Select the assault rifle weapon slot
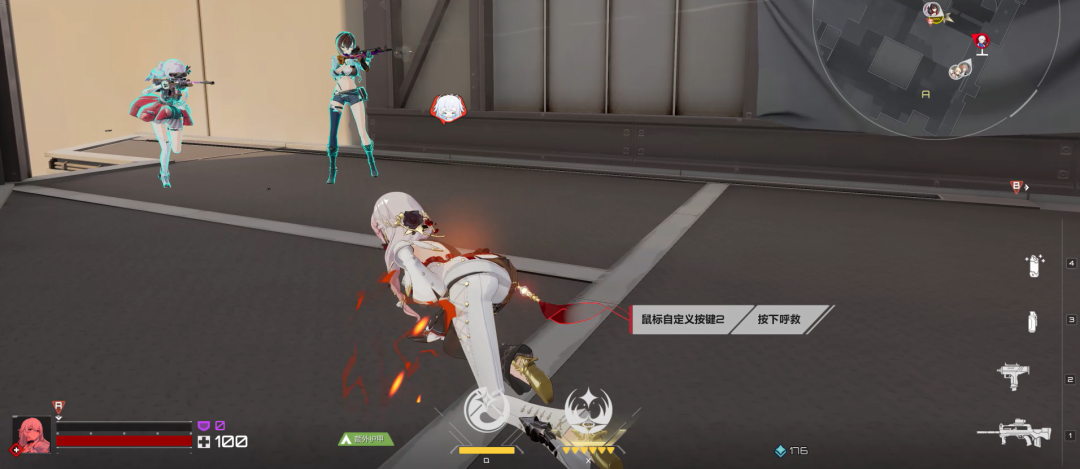 [x=1012, y=432]
